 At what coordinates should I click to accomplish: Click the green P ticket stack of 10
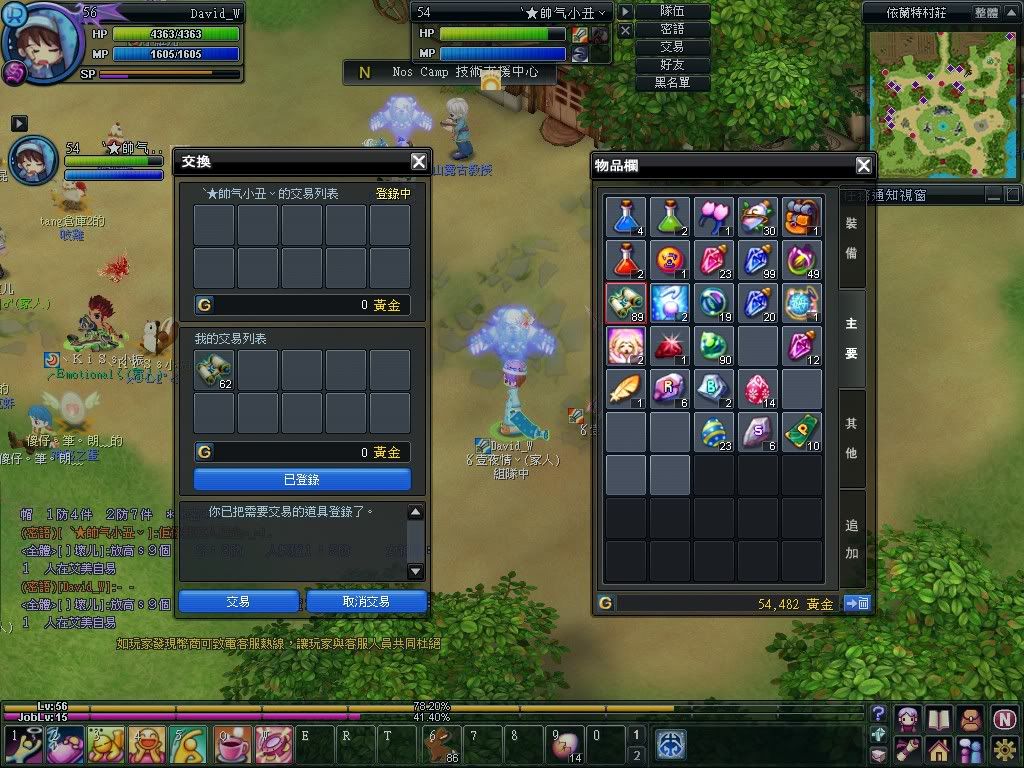(802, 432)
